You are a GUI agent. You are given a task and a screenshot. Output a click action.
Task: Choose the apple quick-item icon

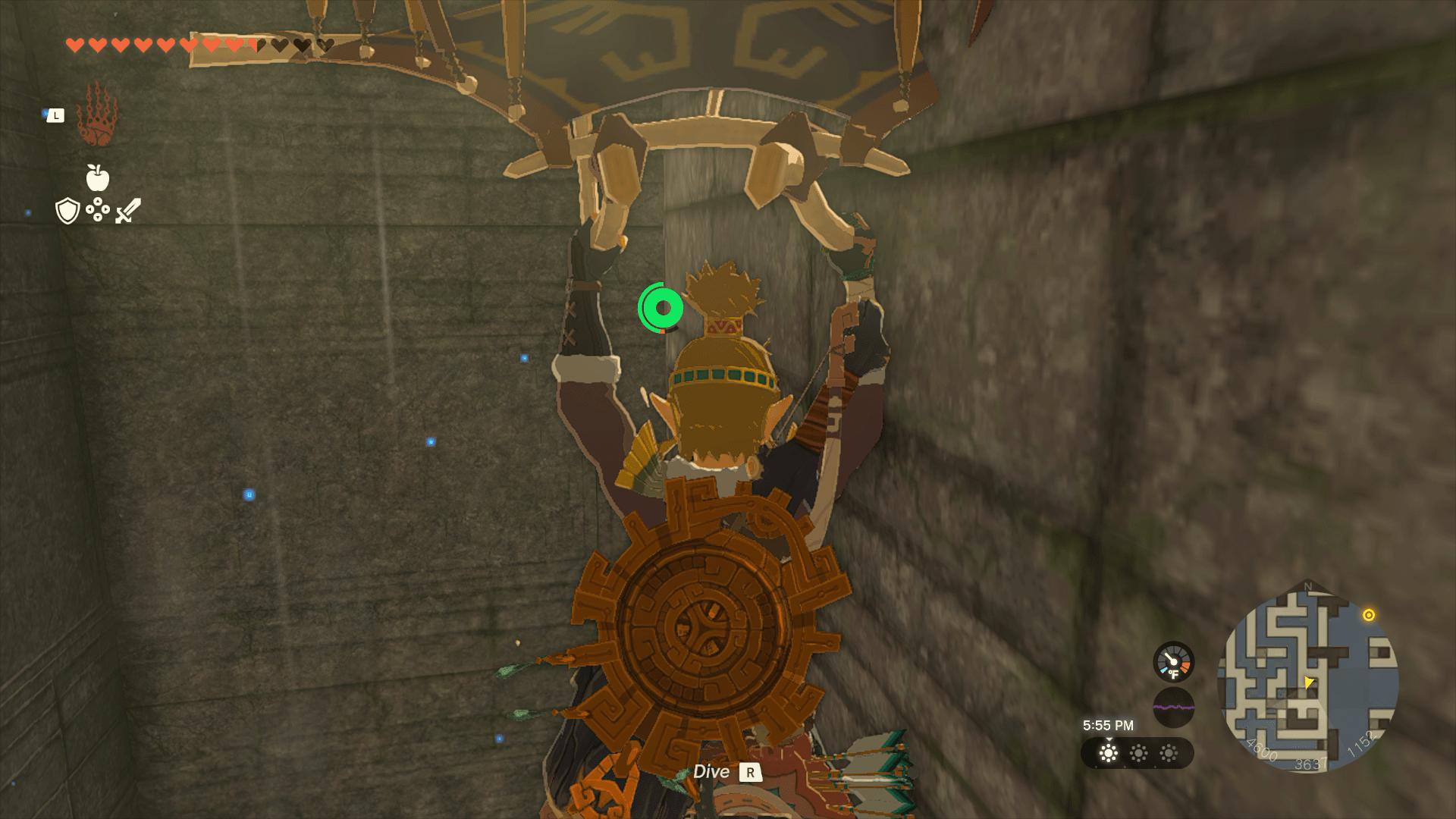pyautogui.click(x=97, y=178)
